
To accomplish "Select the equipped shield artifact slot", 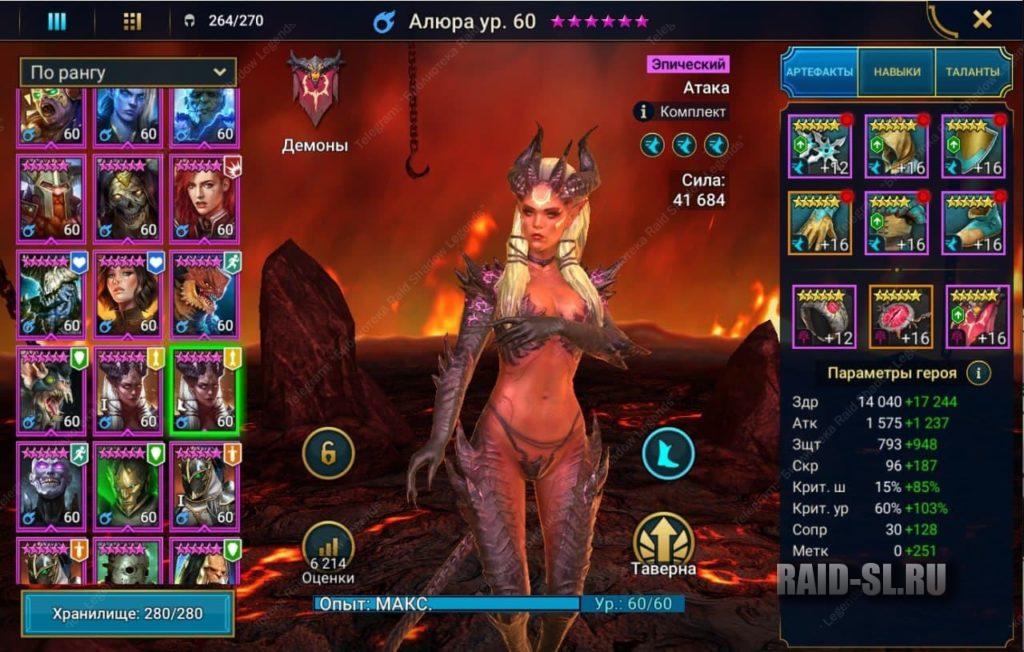I will tap(973, 145).
